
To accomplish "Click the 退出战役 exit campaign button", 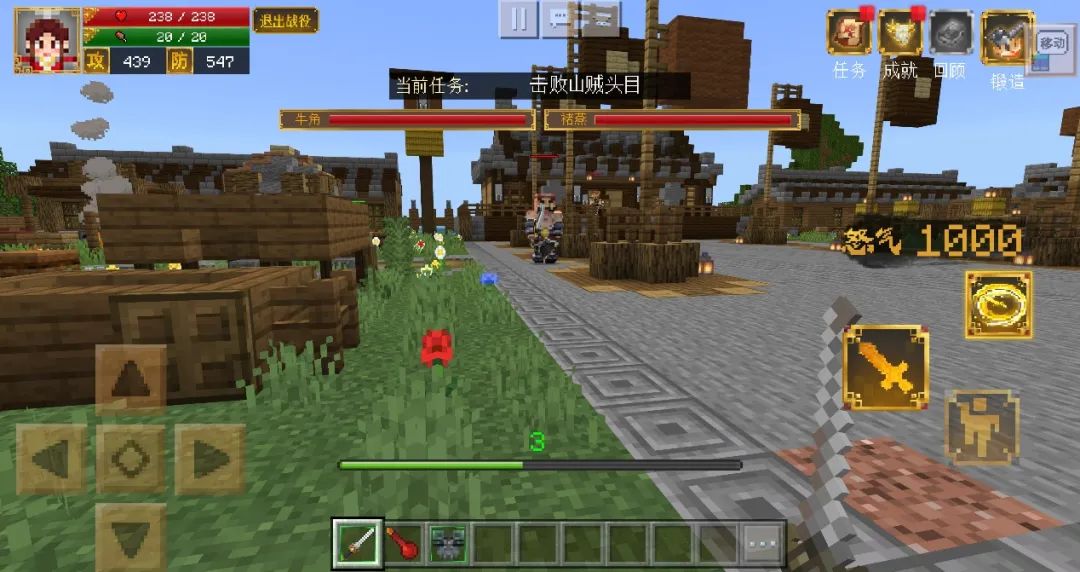I will [285, 20].
